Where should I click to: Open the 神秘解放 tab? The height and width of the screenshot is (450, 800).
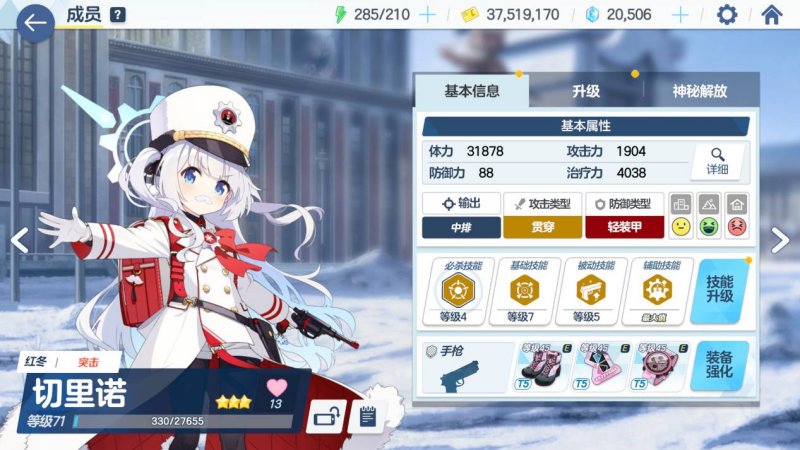click(700, 91)
